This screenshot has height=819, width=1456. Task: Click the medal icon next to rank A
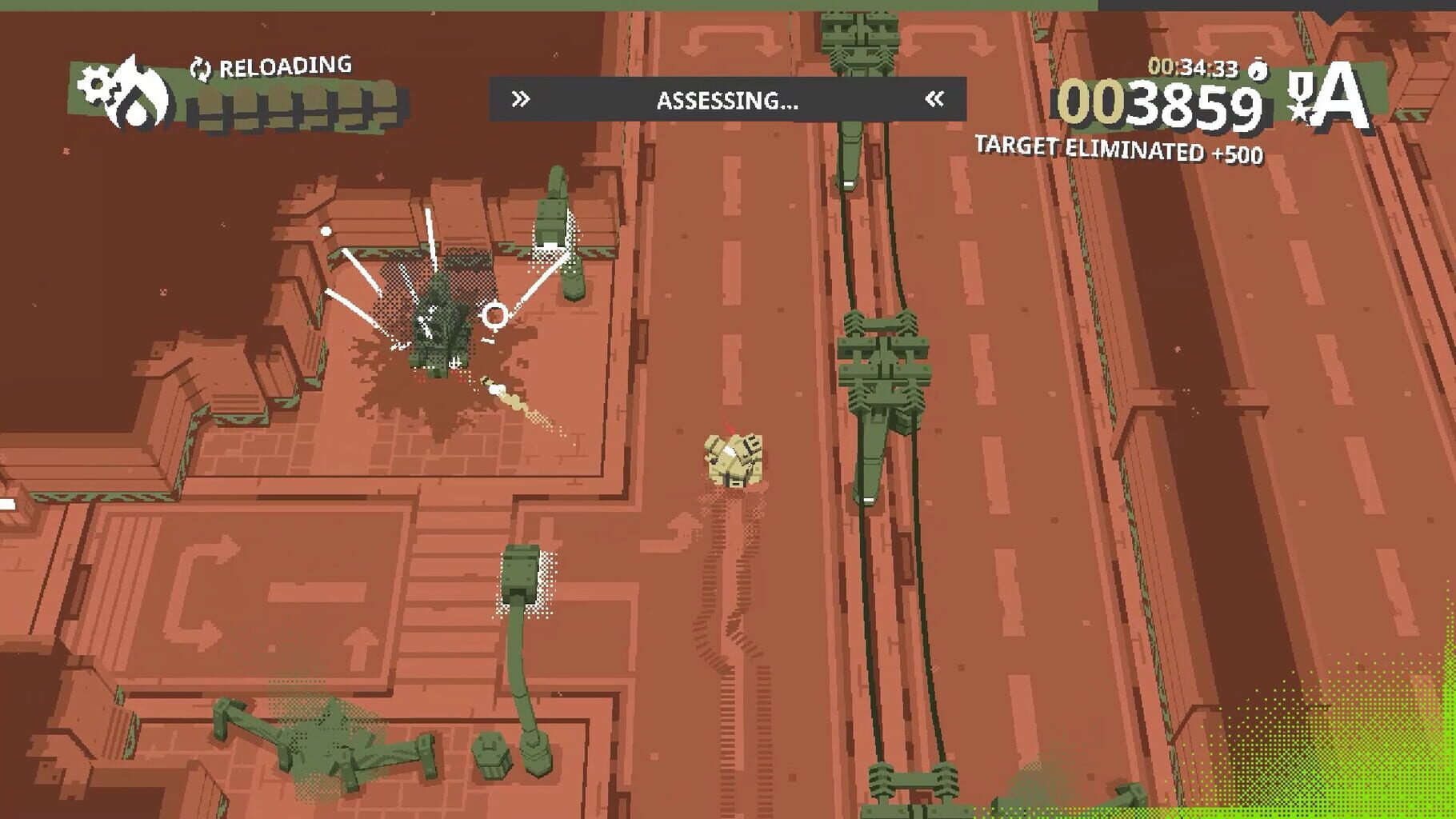pos(1302,98)
